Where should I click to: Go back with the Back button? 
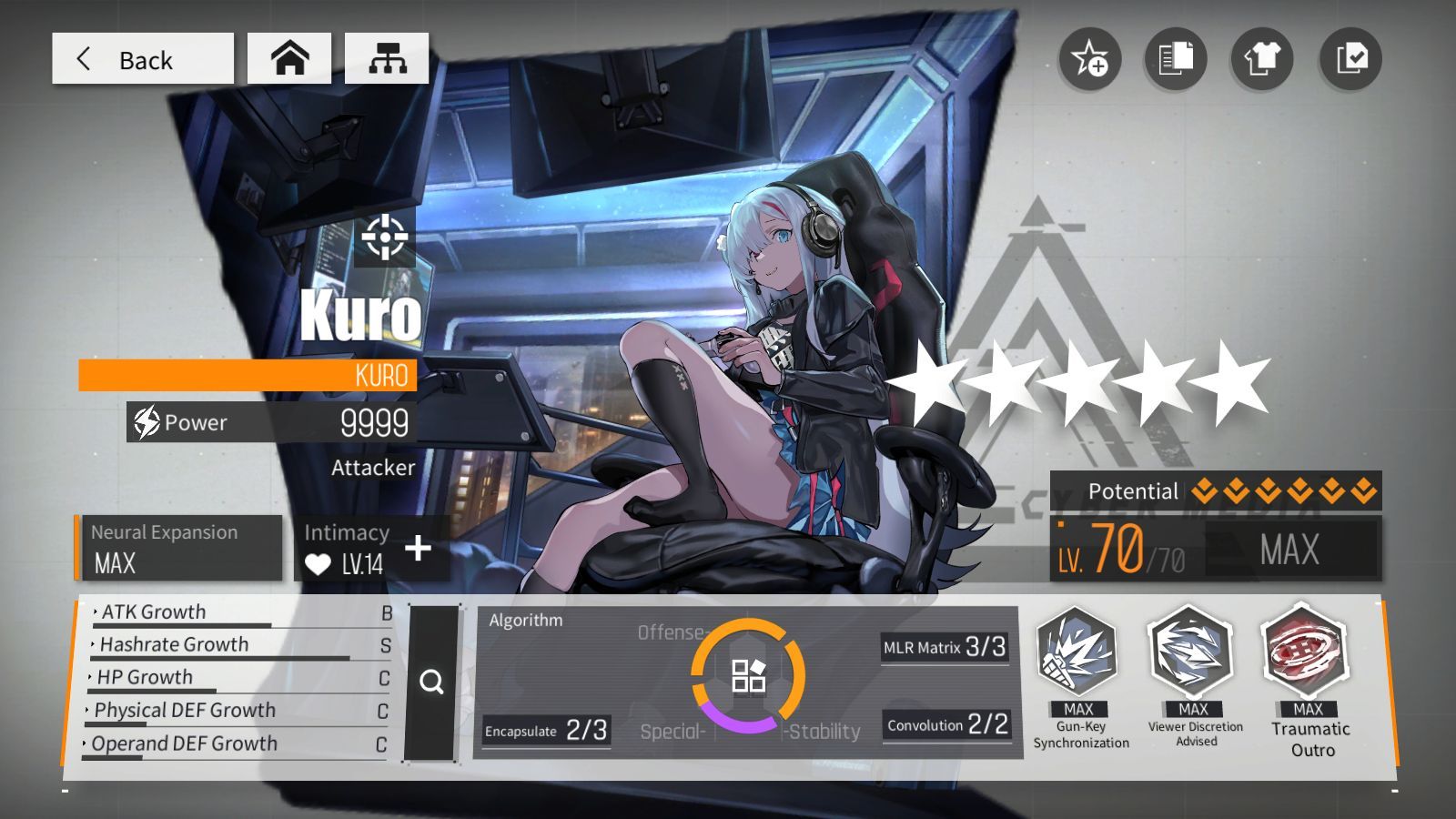143,59
